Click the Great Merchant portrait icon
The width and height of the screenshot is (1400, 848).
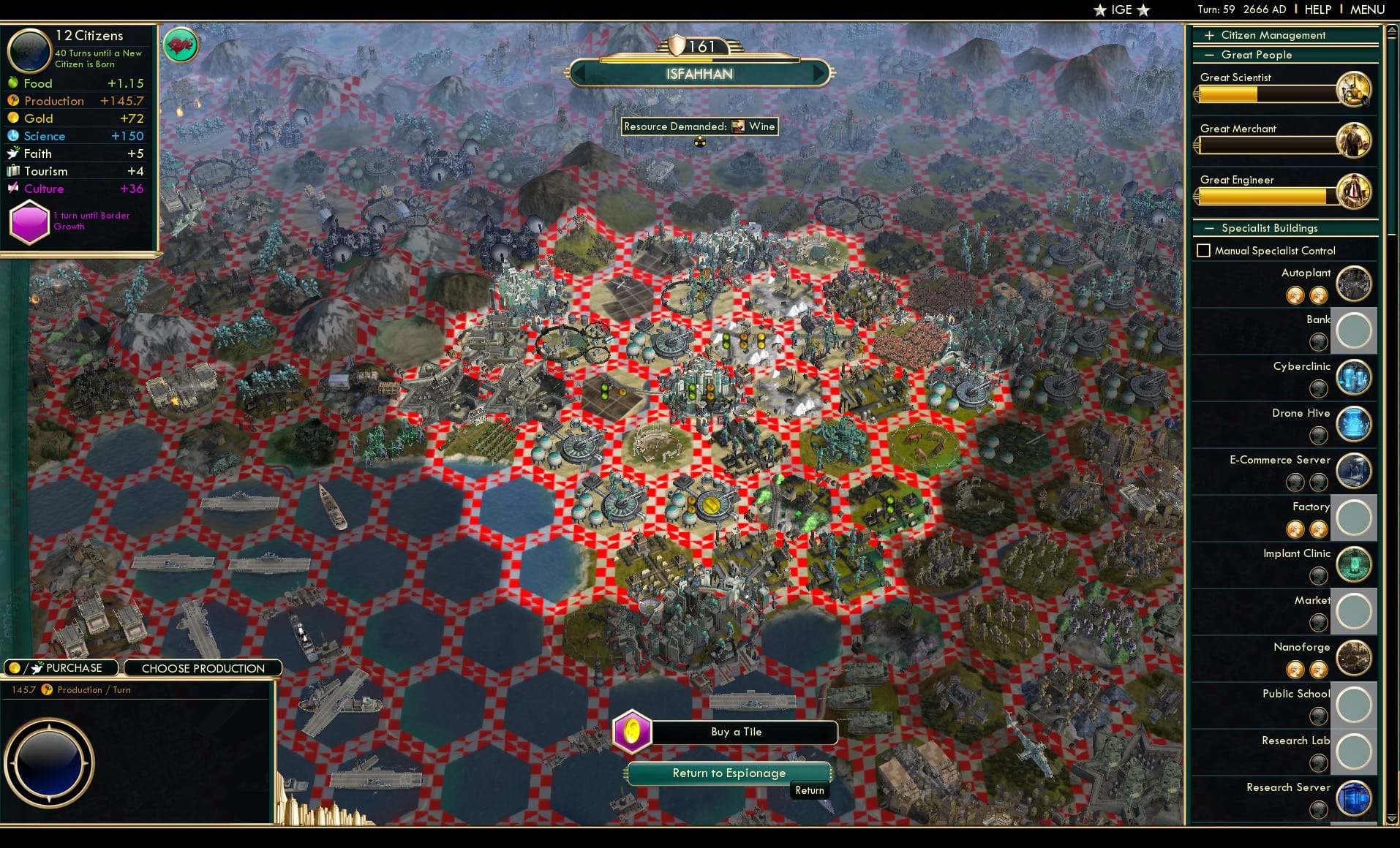[1354, 140]
